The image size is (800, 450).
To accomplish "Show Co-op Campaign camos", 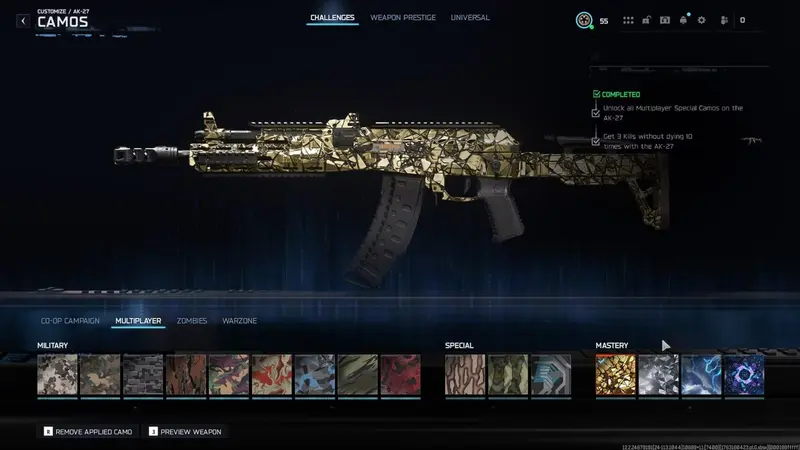I will point(68,321).
